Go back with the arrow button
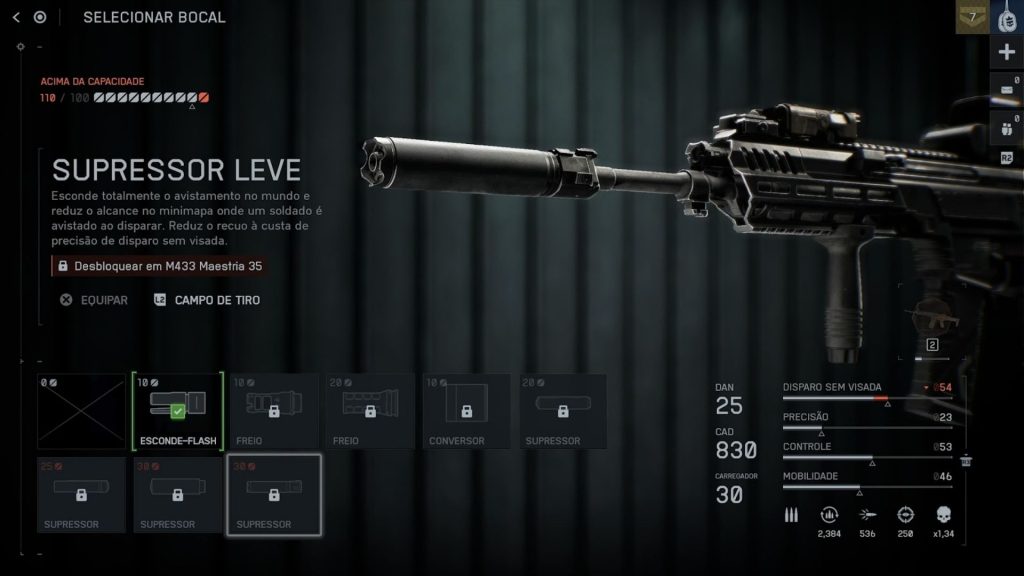The image size is (1024, 576). click(x=16, y=17)
